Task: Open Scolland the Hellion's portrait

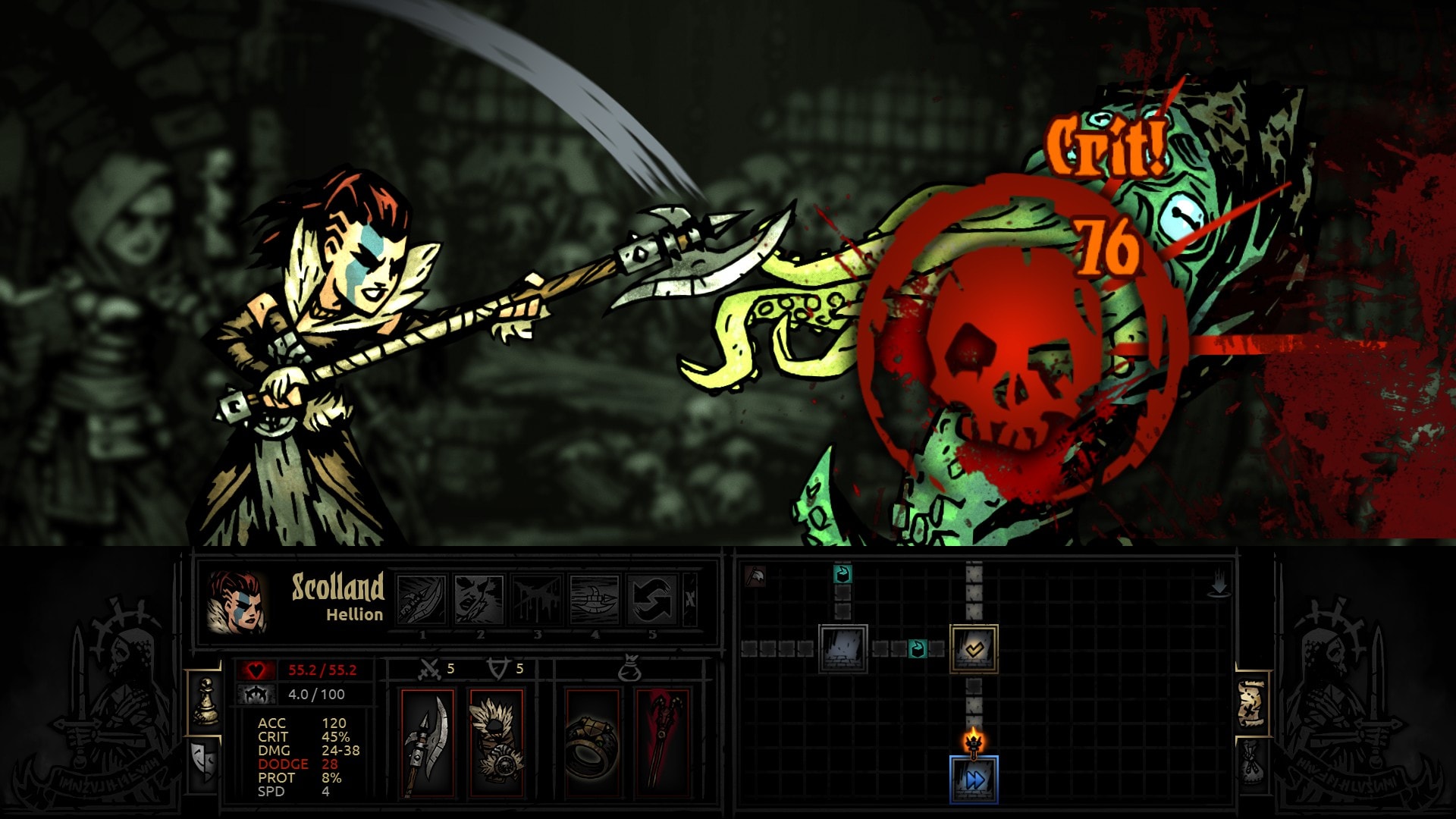Action: [x=237, y=602]
